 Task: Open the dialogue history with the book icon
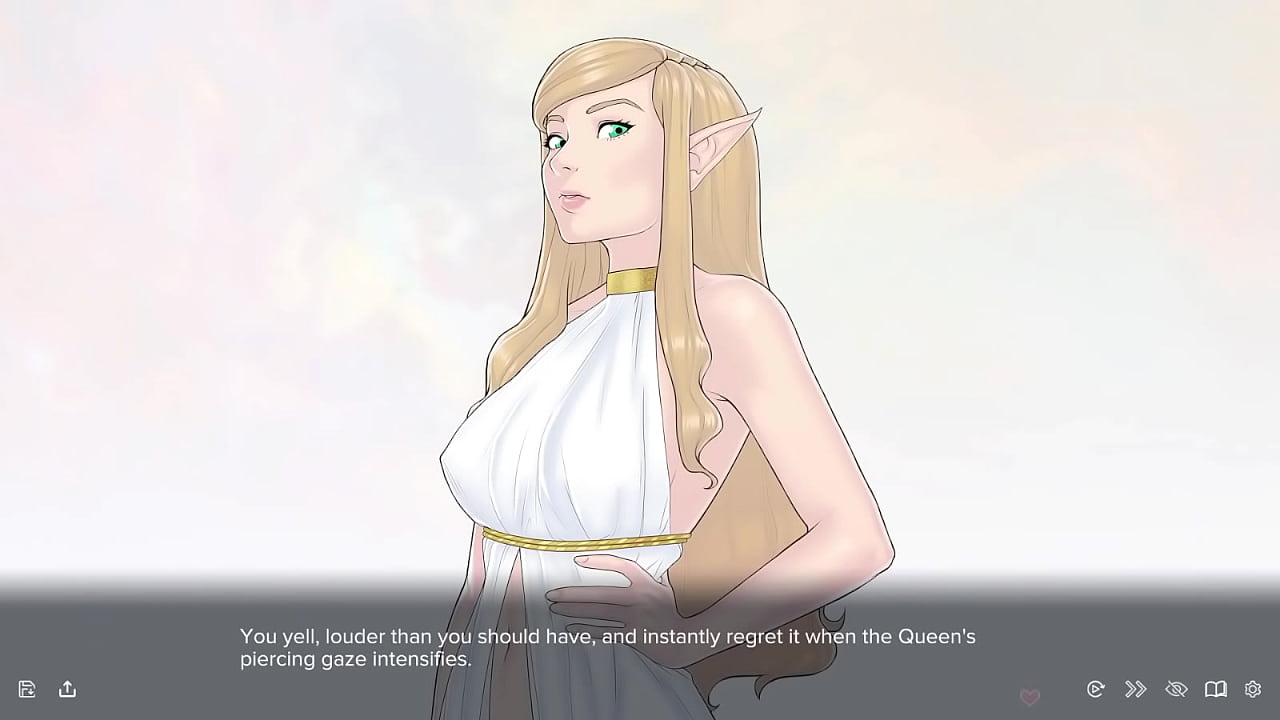pos(1215,689)
